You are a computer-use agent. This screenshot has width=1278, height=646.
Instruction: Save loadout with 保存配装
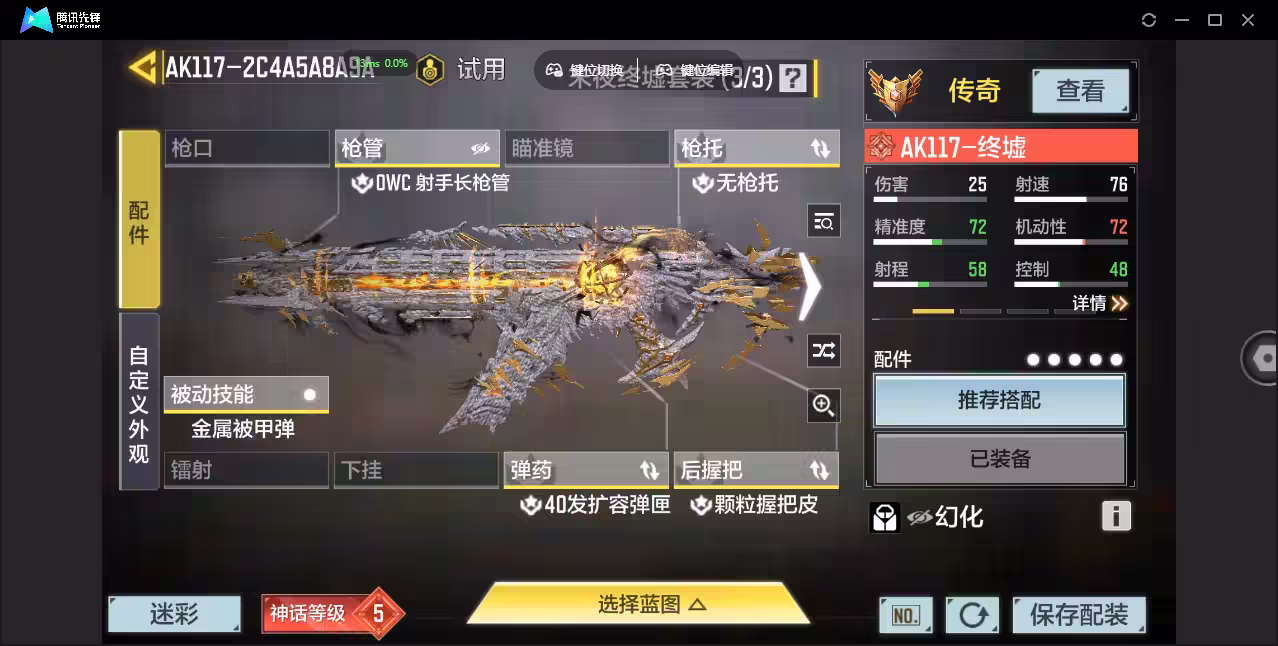[x=1078, y=615]
